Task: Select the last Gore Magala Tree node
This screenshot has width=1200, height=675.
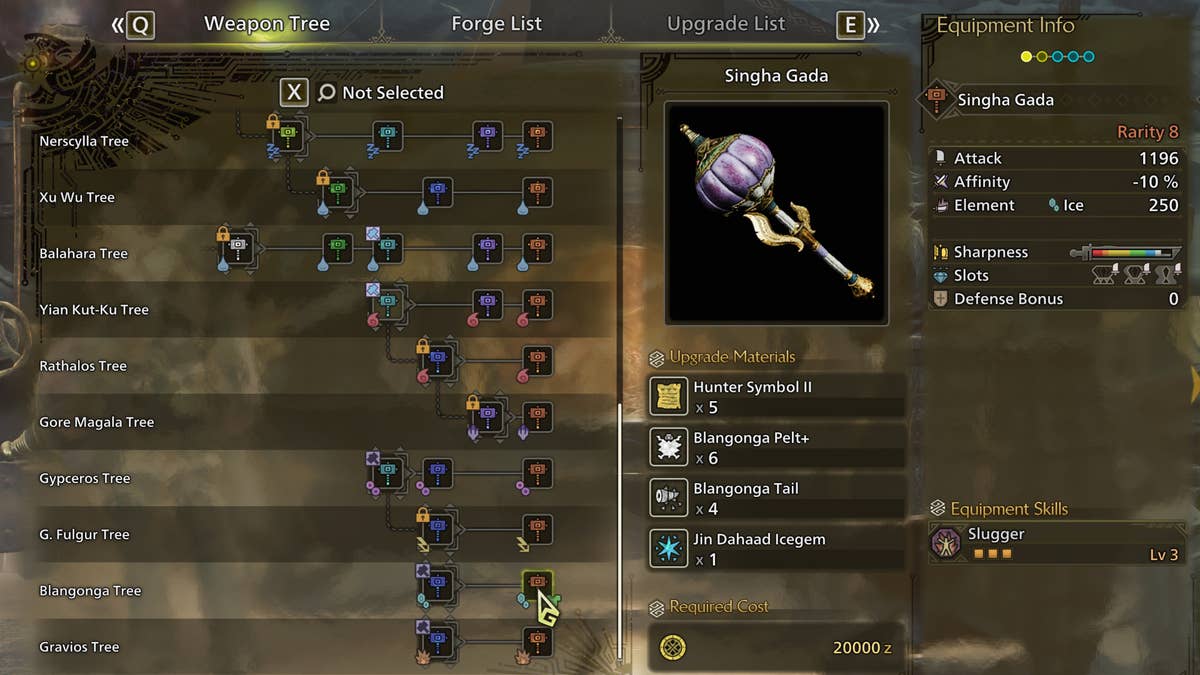Action: click(x=537, y=415)
